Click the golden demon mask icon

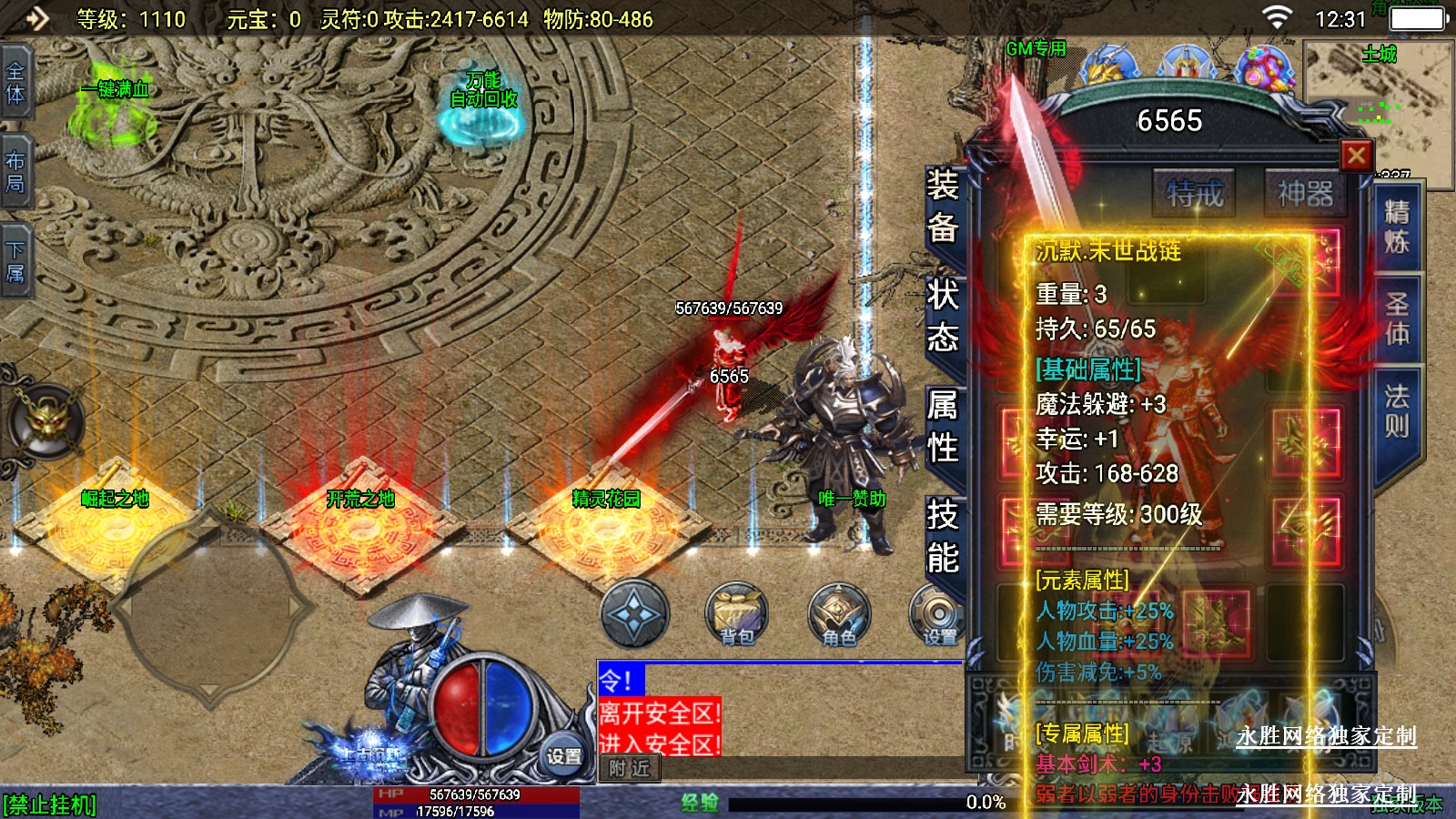pyautogui.click(x=45, y=422)
